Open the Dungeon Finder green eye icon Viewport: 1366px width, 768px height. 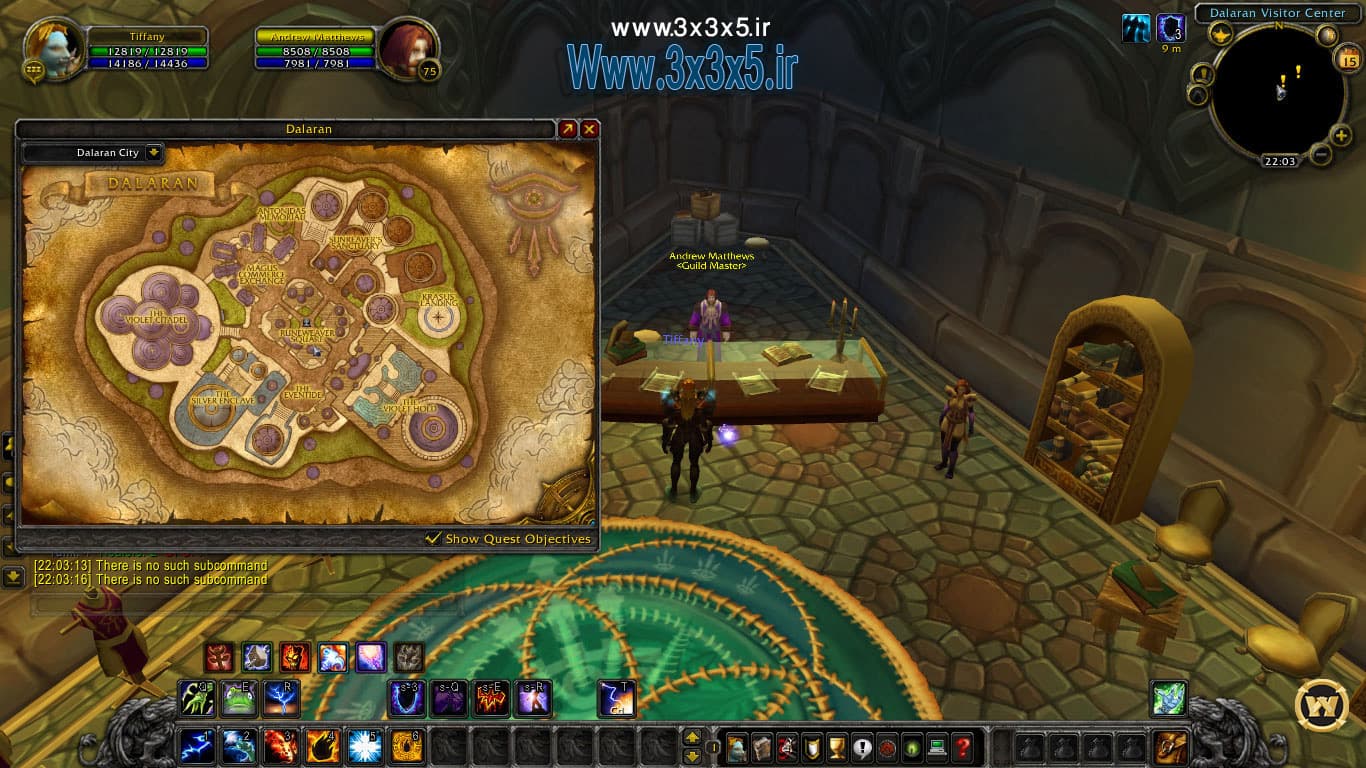point(912,748)
